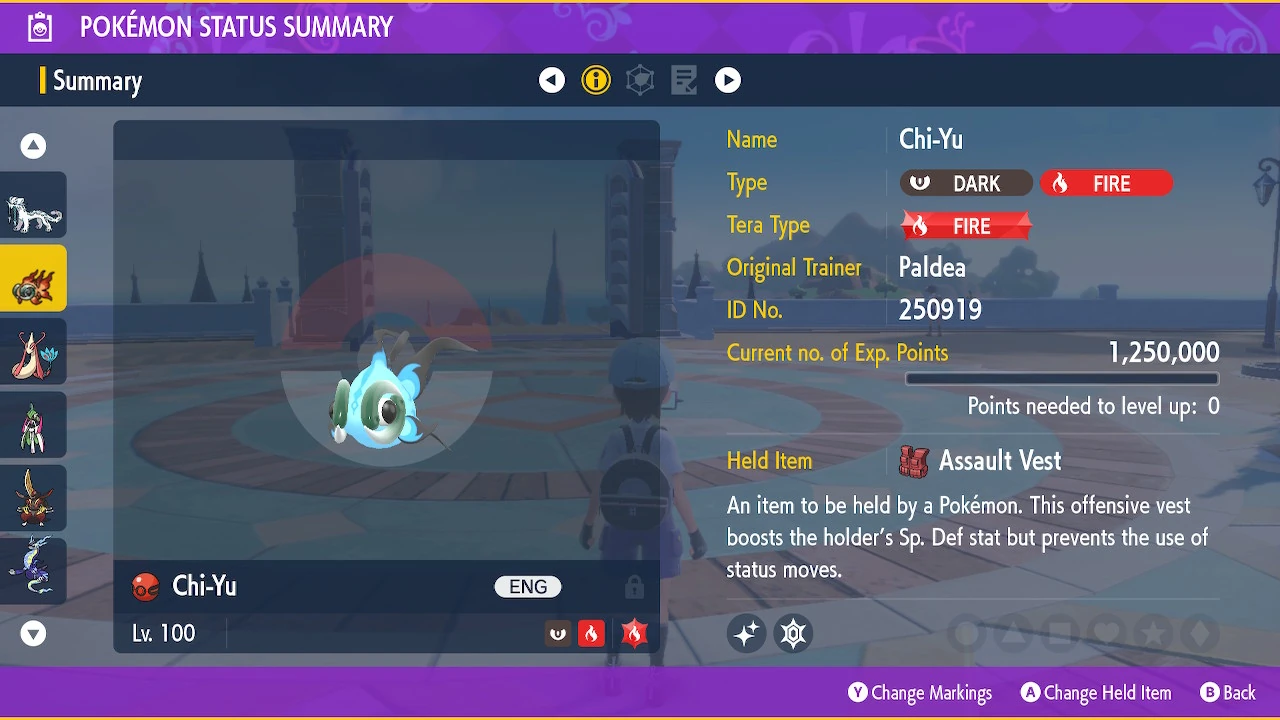Screen dimensions: 1280x720
Task: Click the down arrow below the party list
Action: click(33, 633)
